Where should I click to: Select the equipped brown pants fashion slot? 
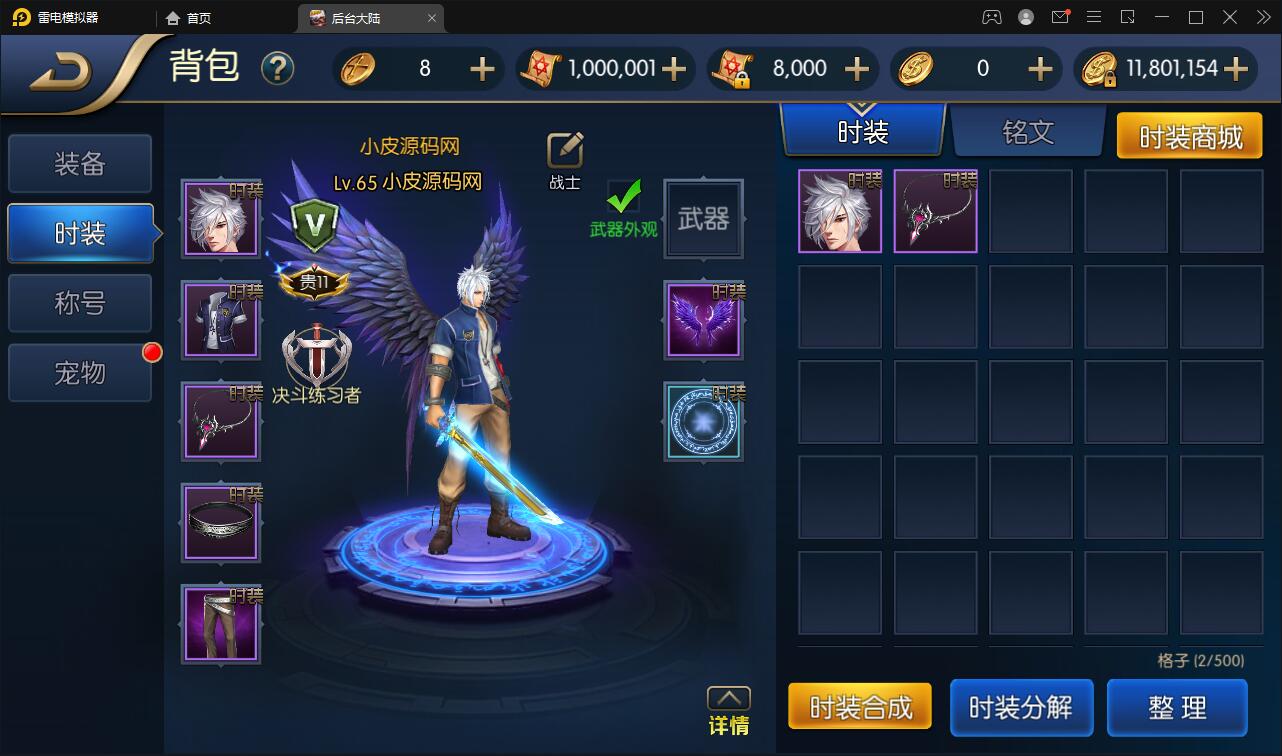(221, 624)
